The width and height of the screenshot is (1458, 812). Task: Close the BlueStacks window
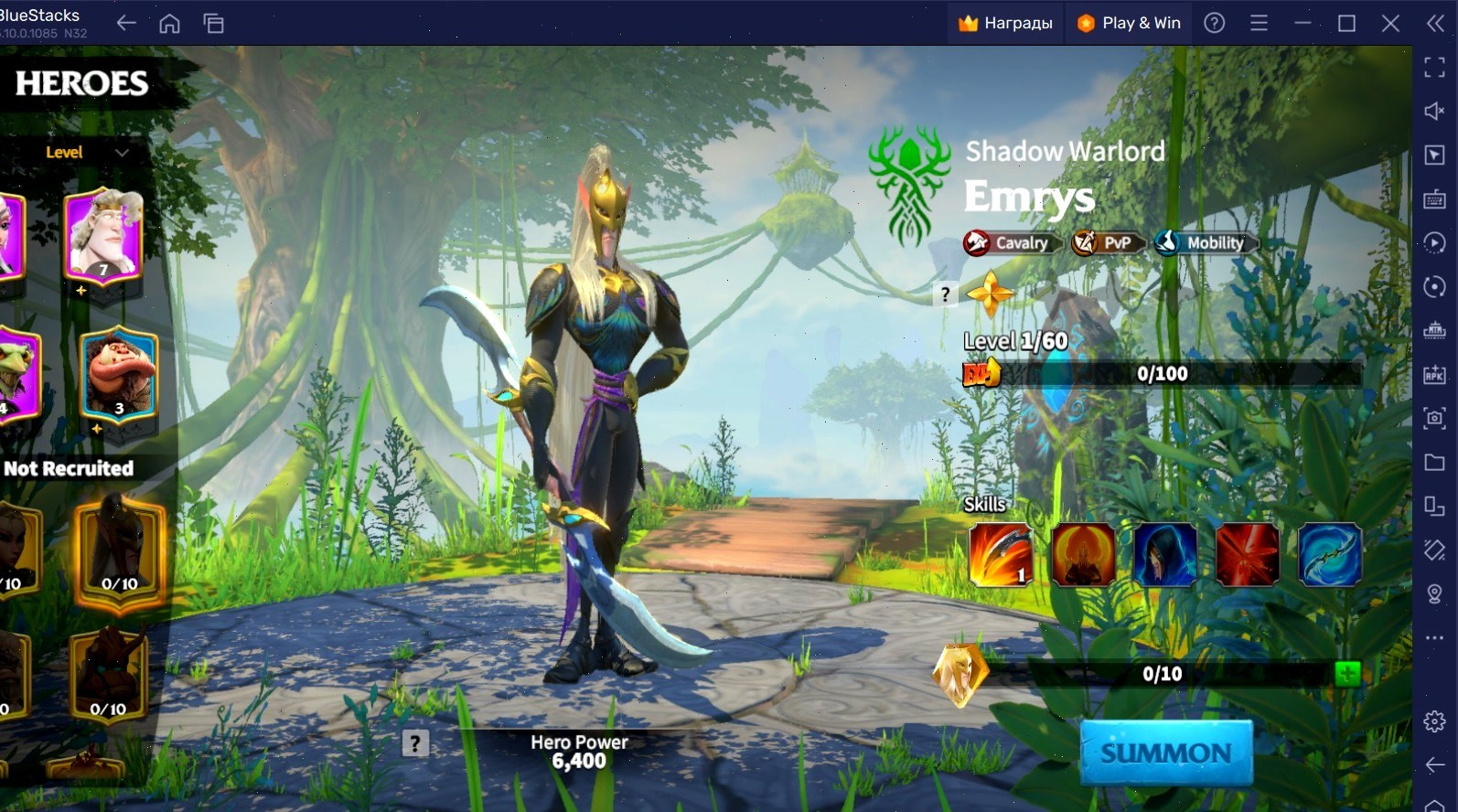[1390, 23]
